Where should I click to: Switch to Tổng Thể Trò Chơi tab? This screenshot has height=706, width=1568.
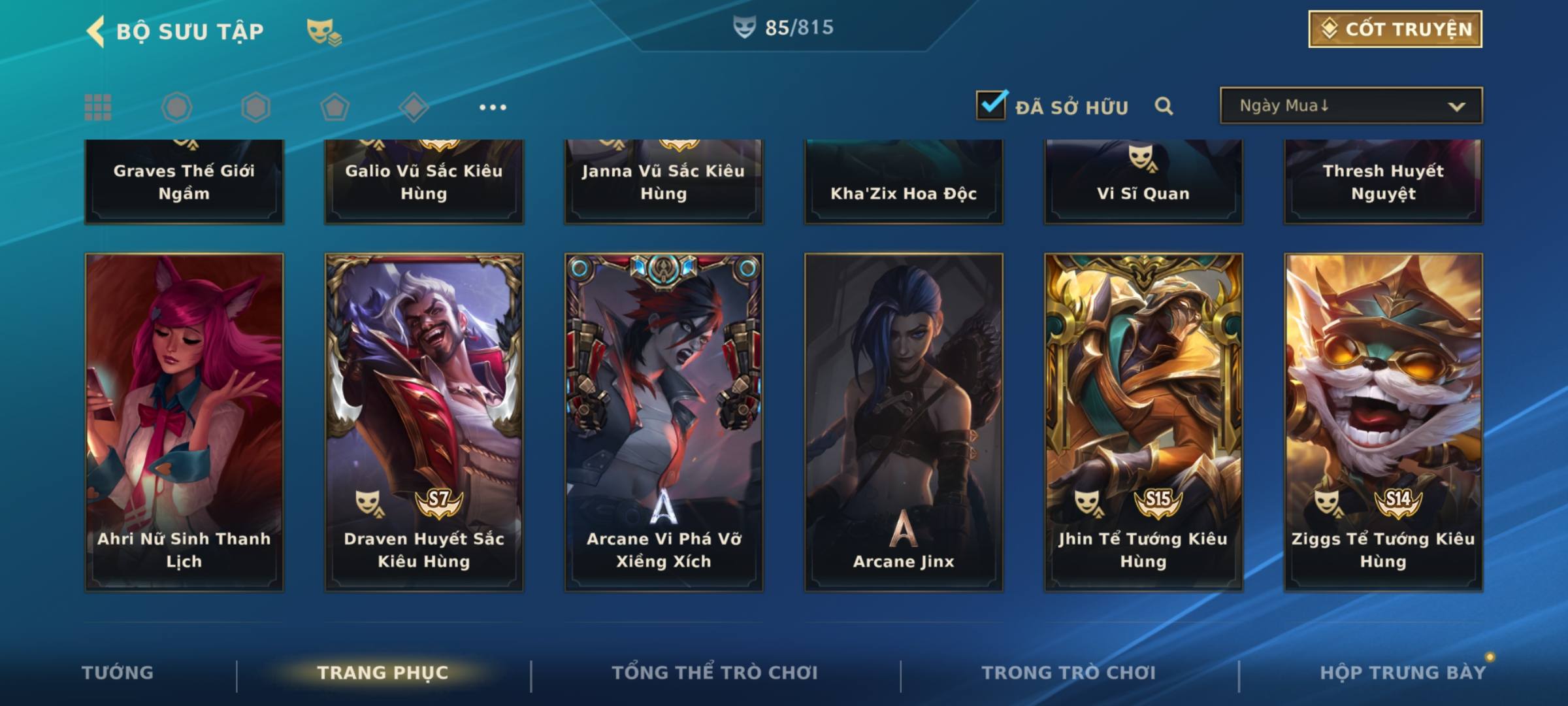tap(715, 673)
